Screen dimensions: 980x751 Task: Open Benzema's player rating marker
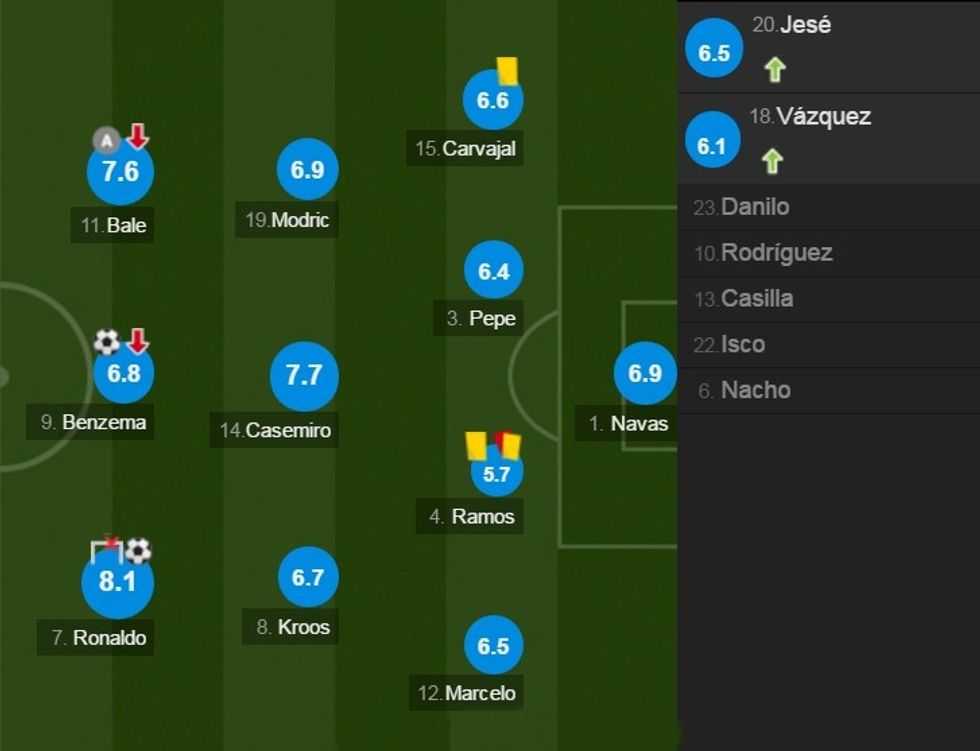point(123,373)
